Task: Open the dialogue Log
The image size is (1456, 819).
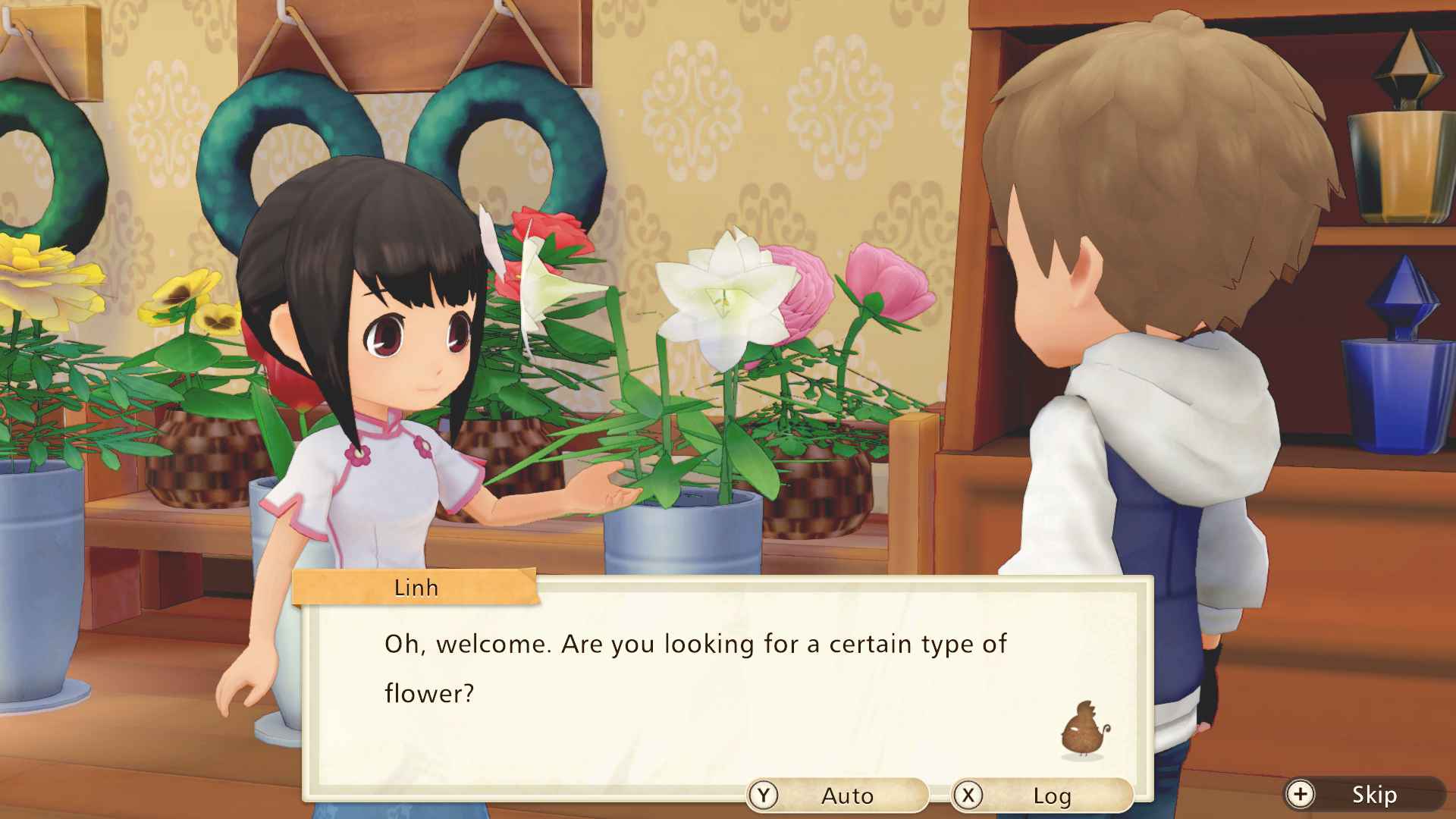Action: [x=1041, y=795]
